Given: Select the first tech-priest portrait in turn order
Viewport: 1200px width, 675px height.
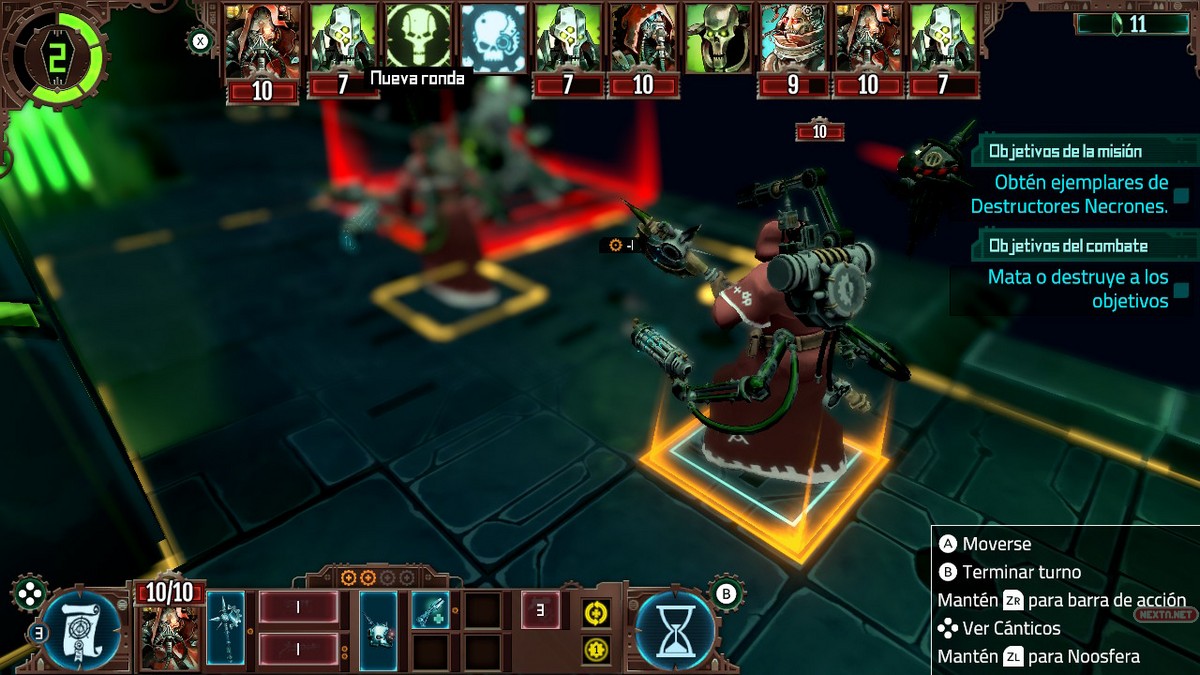Looking at the screenshot, I should (262, 40).
